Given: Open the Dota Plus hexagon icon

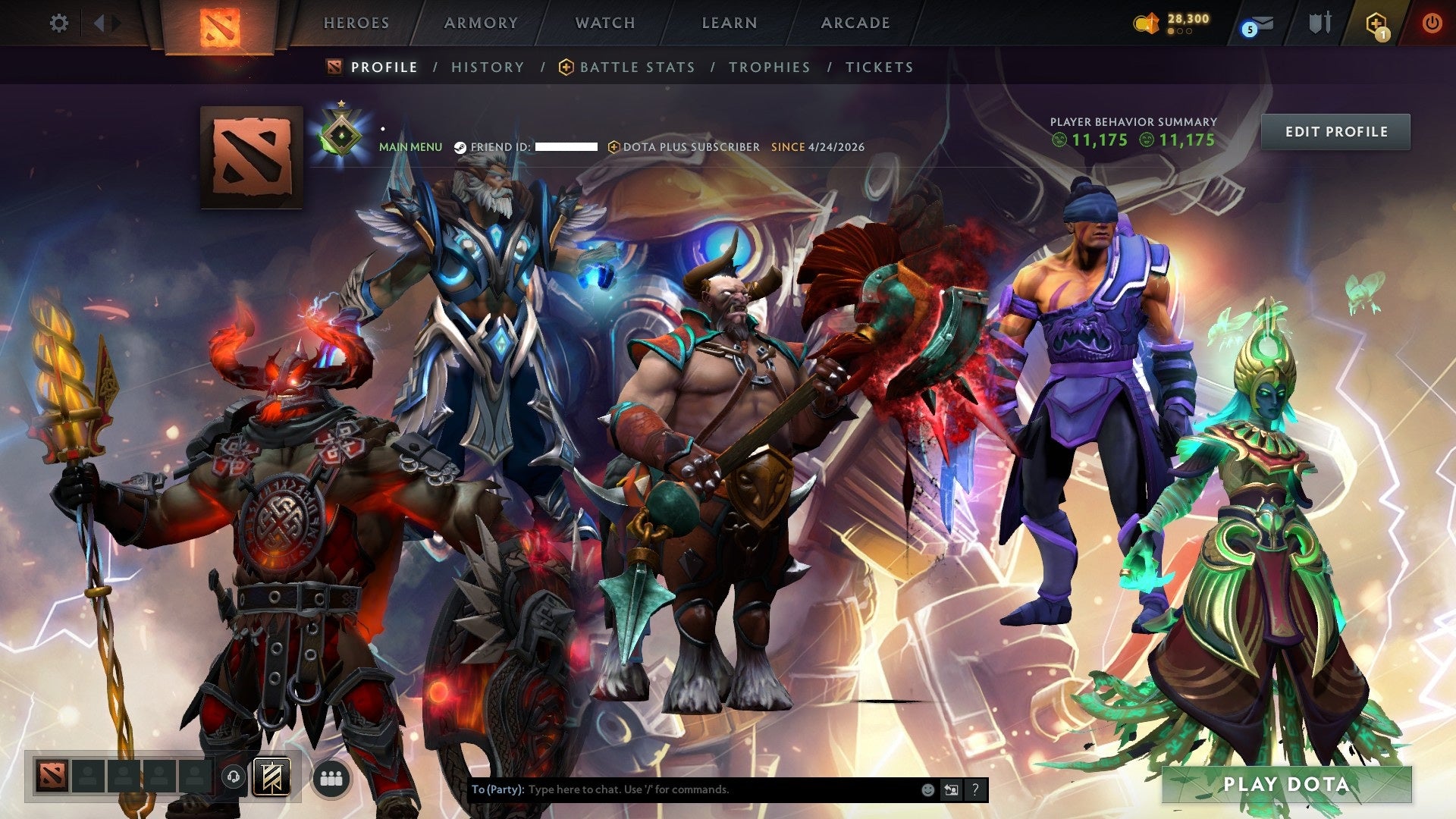Looking at the screenshot, I should pos(1378,23).
